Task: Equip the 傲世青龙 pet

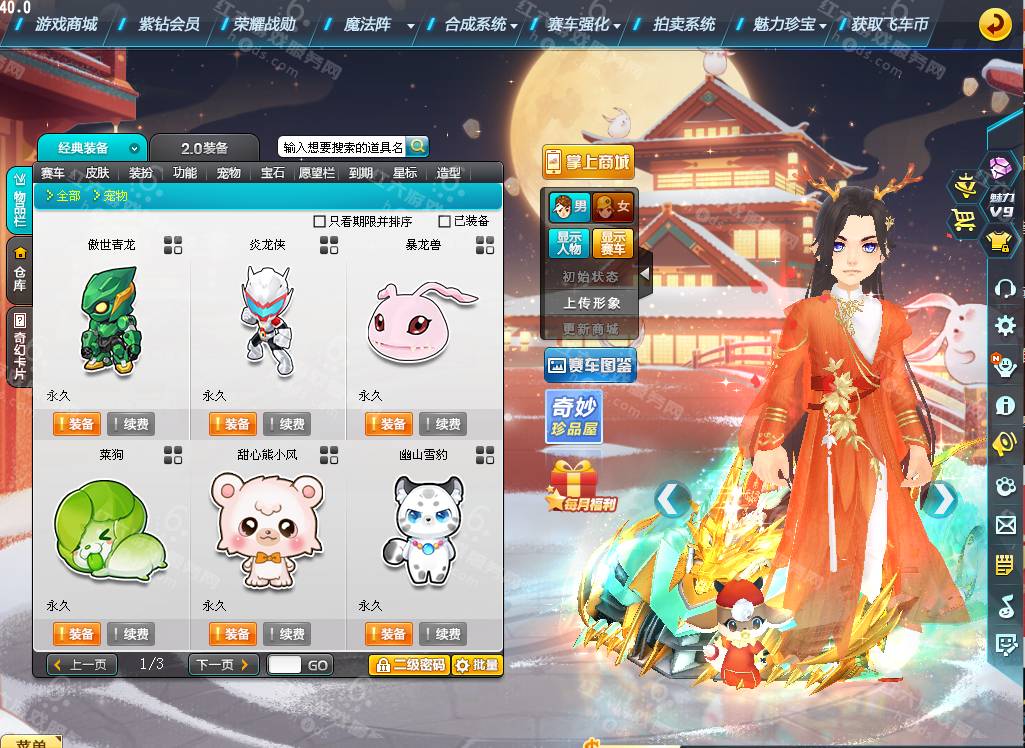Action: [x=76, y=424]
